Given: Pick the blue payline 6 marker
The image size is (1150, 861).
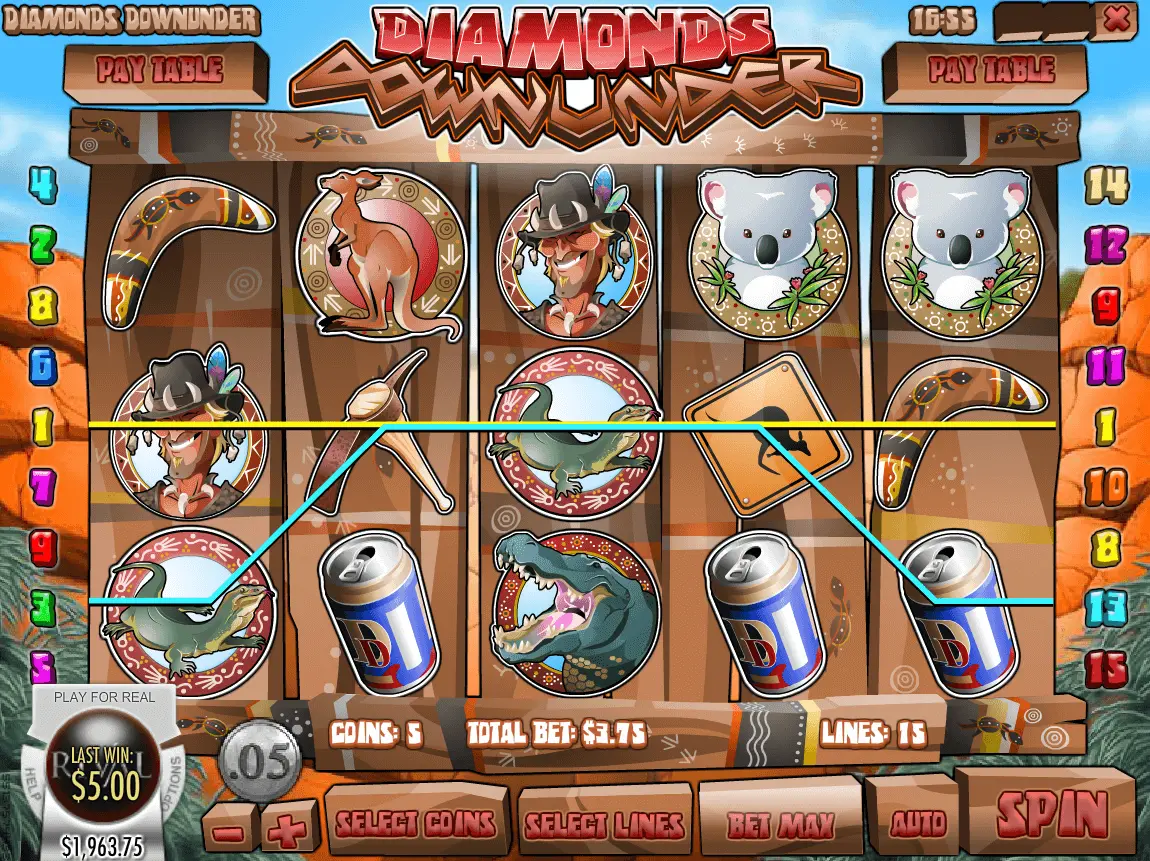Looking at the screenshot, I should click(42, 366).
